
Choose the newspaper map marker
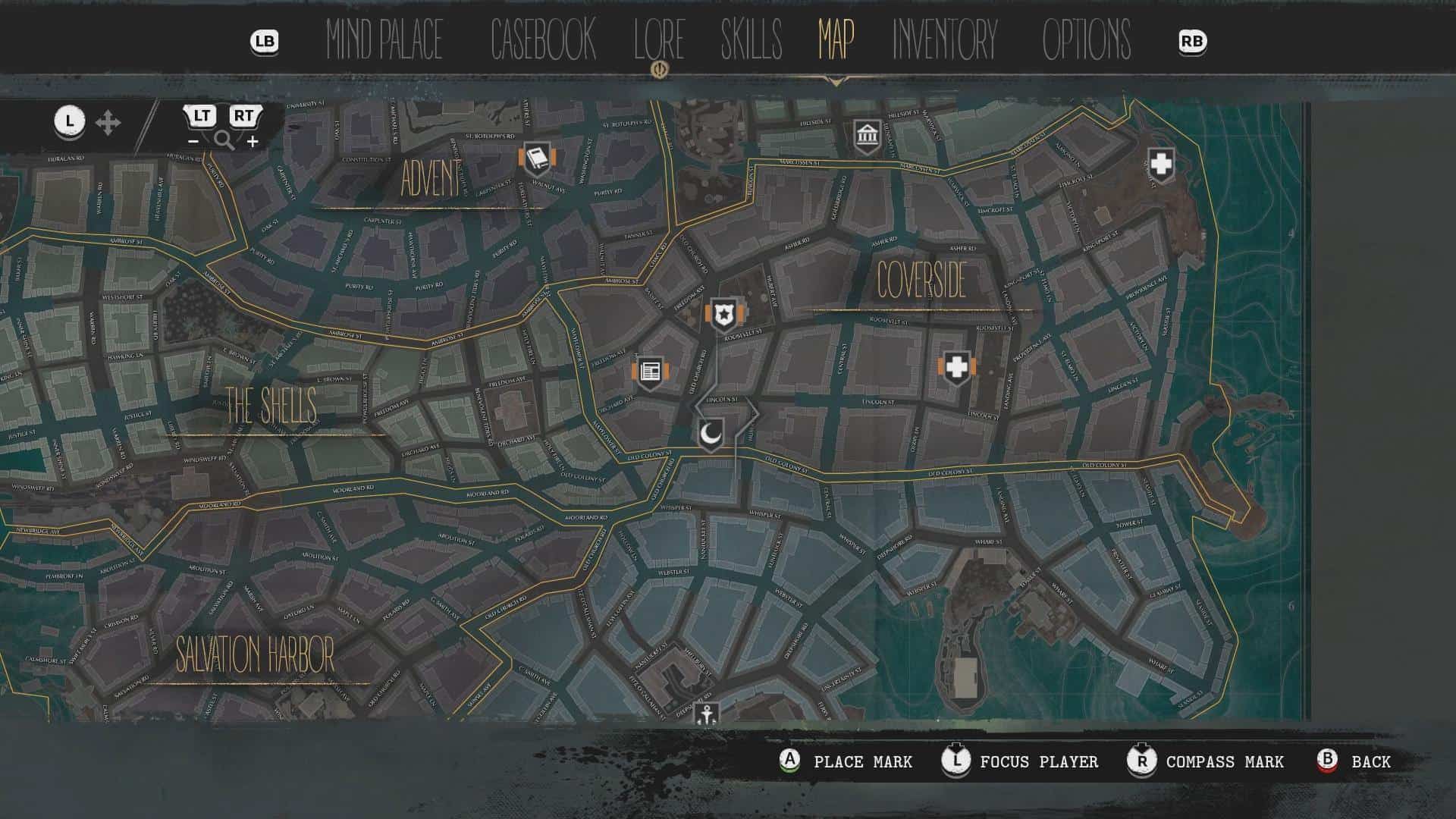(x=650, y=372)
